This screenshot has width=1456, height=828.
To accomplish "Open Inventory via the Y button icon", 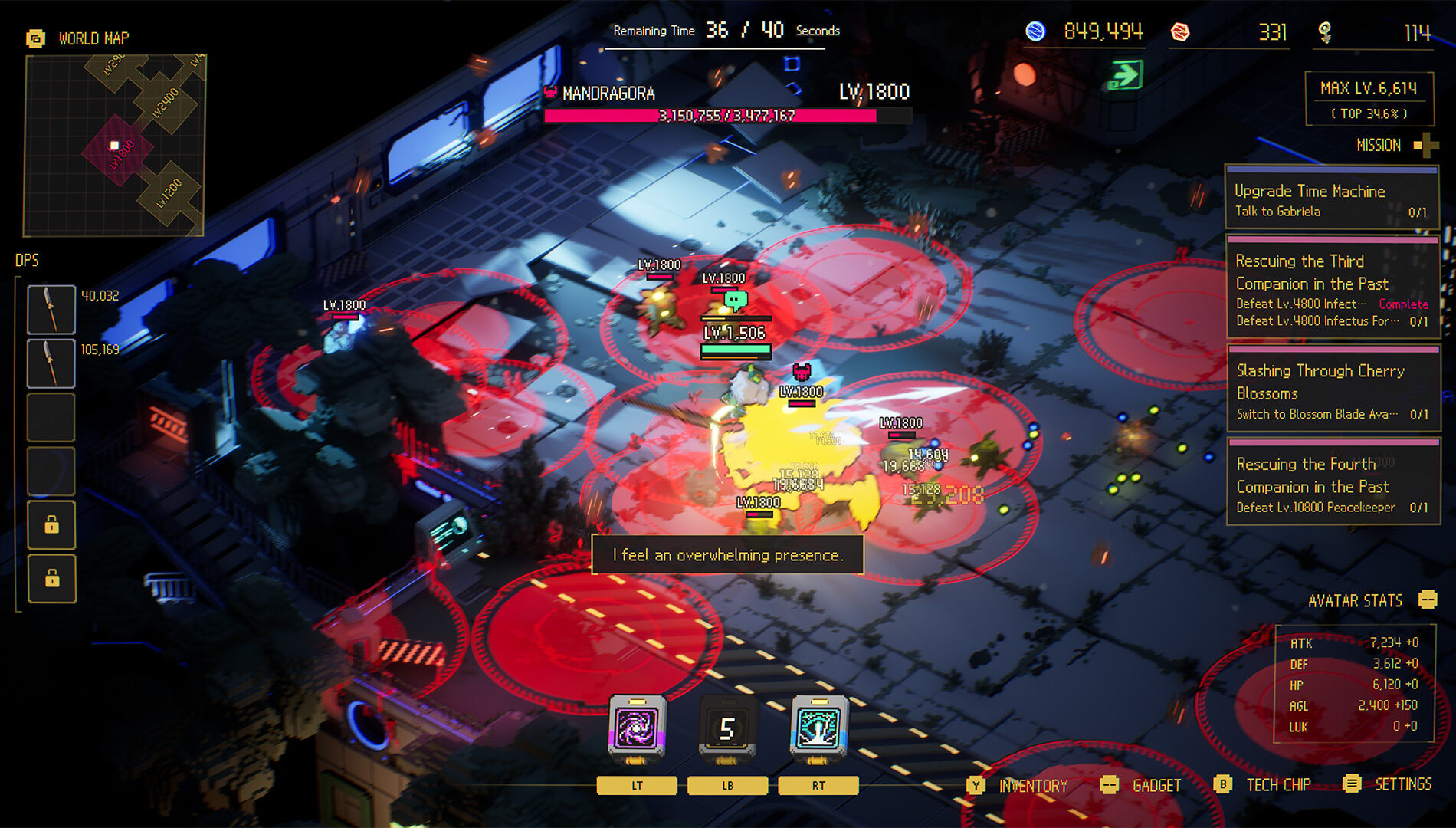I will (x=974, y=786).
